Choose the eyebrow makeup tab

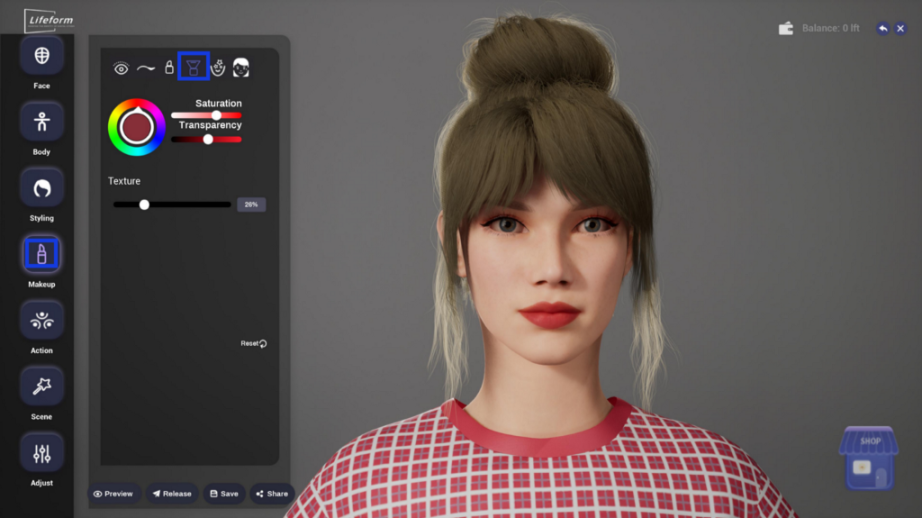(x=146, y=68)
